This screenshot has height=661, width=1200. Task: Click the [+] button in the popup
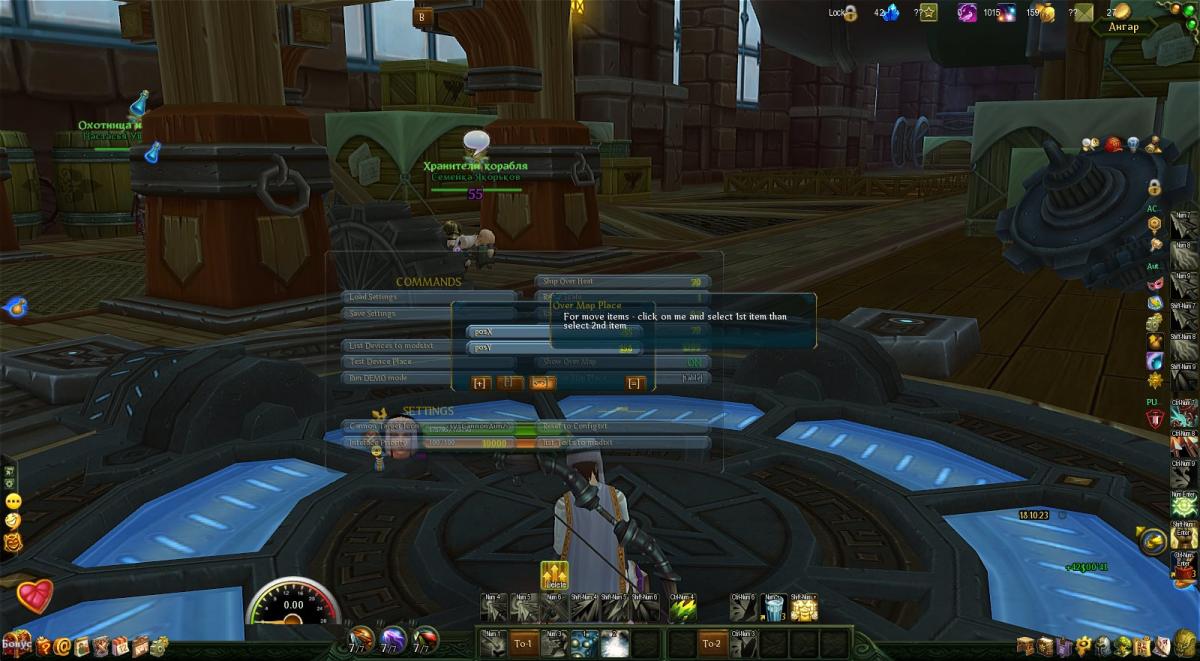pyautogui.click(x=480, y=382)
